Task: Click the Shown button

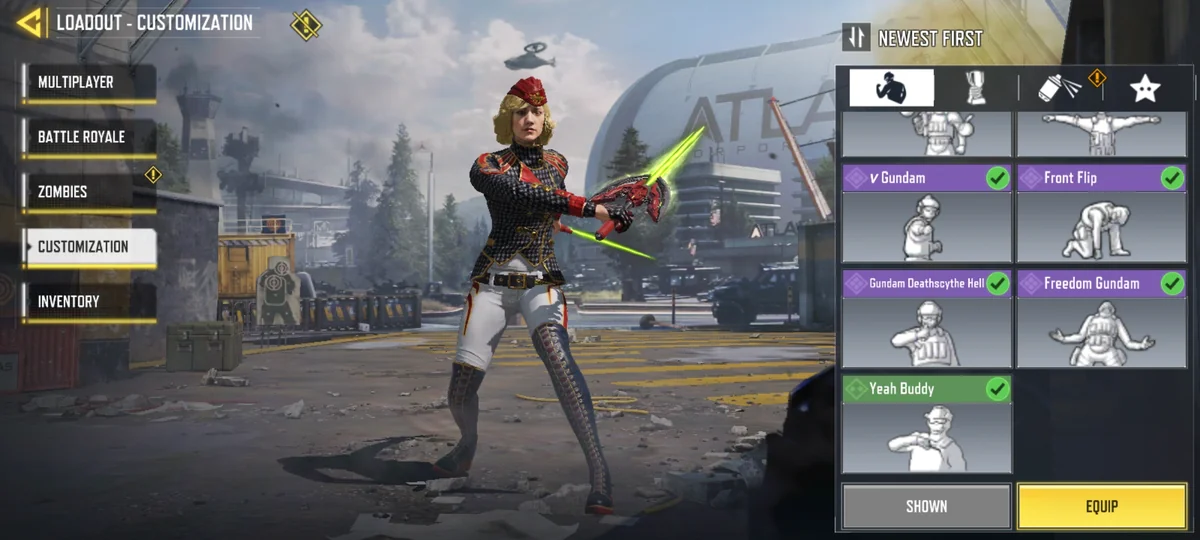Action: pyautogui.click(x=926, y=506)
